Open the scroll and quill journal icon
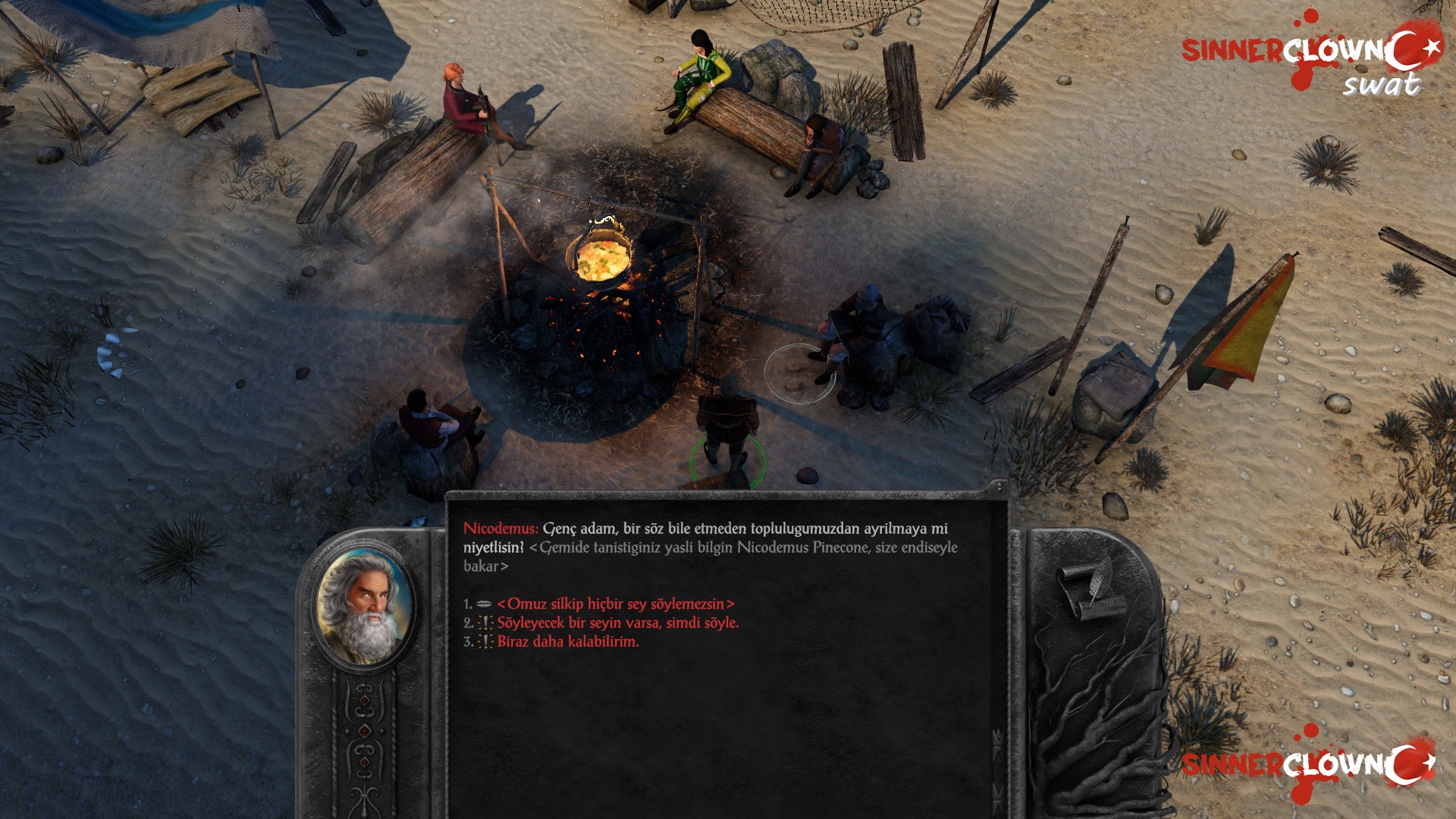The height and width of the screenshot is (819, 1456). pos(1091,592)
